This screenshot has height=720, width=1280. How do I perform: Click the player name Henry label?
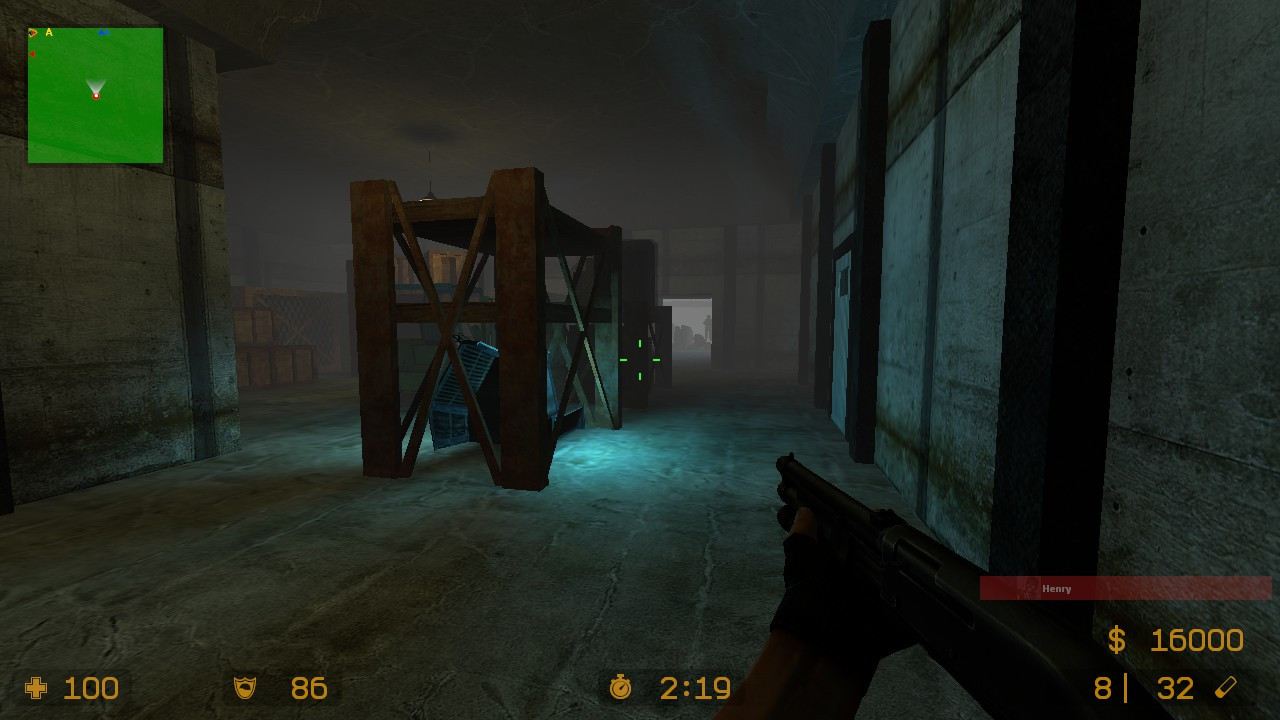(1056, 589)
